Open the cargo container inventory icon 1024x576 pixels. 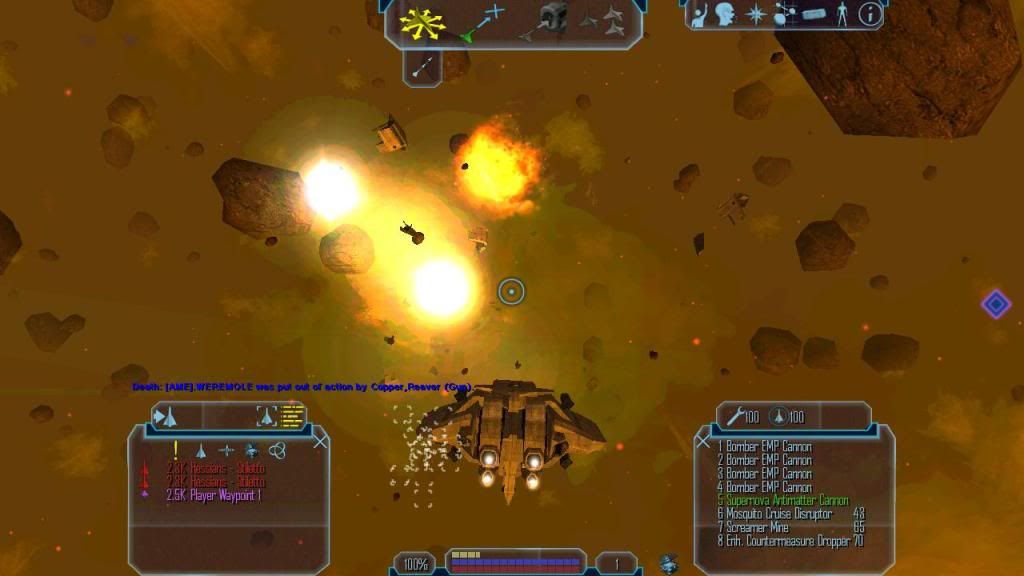814,15
